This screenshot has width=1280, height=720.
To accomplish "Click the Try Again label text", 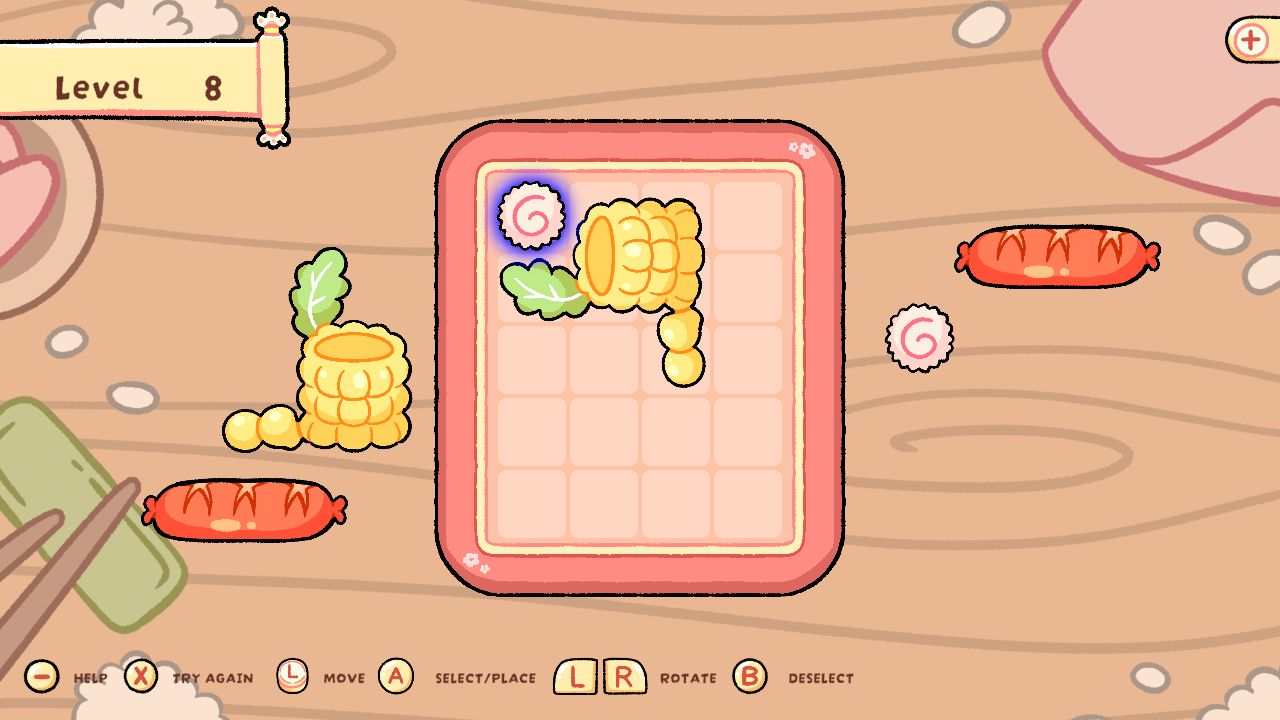I will (x=210, y=677).
